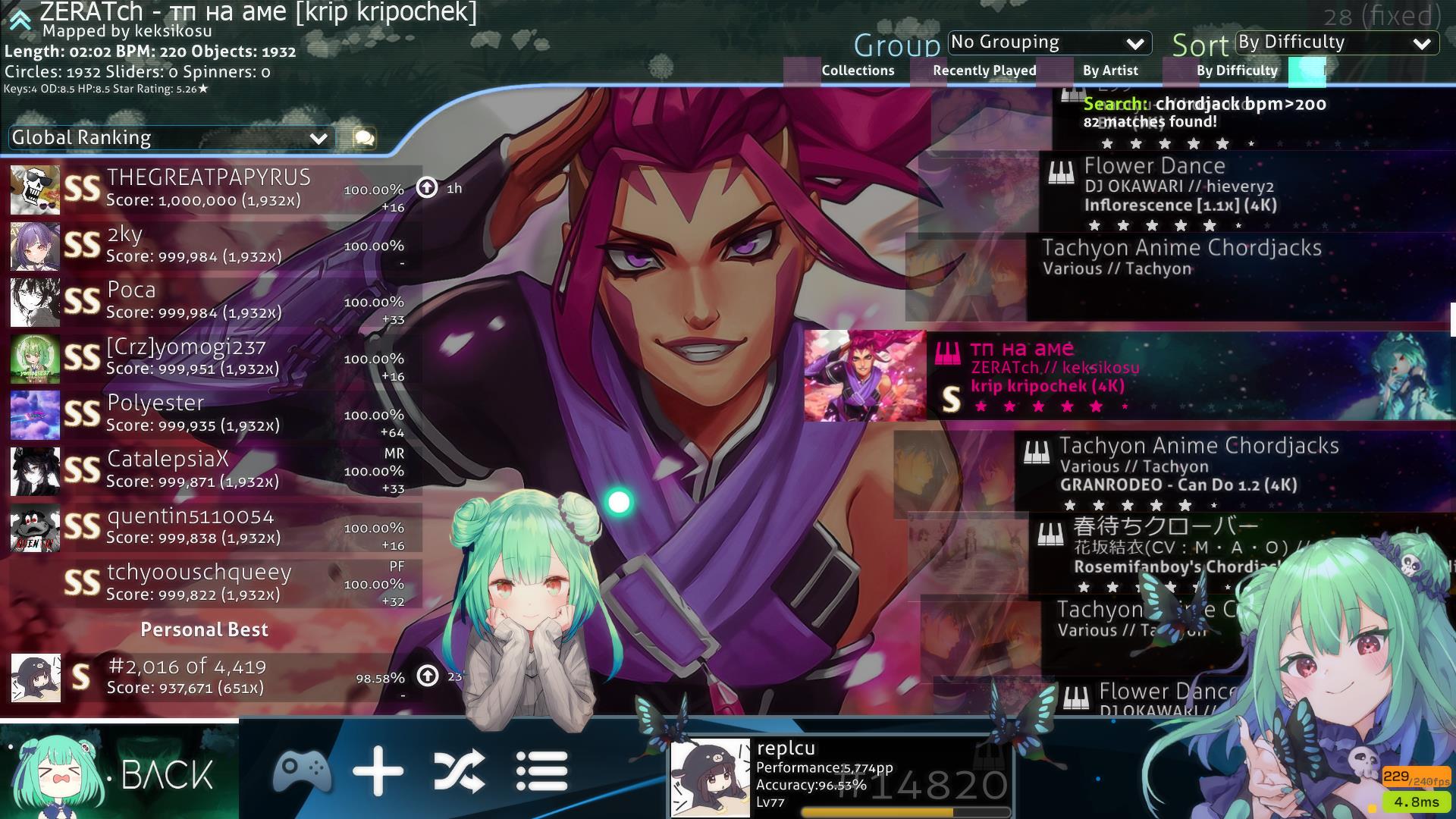Select the By Difficulty tab
The height and width of the screenshot is (819, 1456).
[x=1237, y=71]
